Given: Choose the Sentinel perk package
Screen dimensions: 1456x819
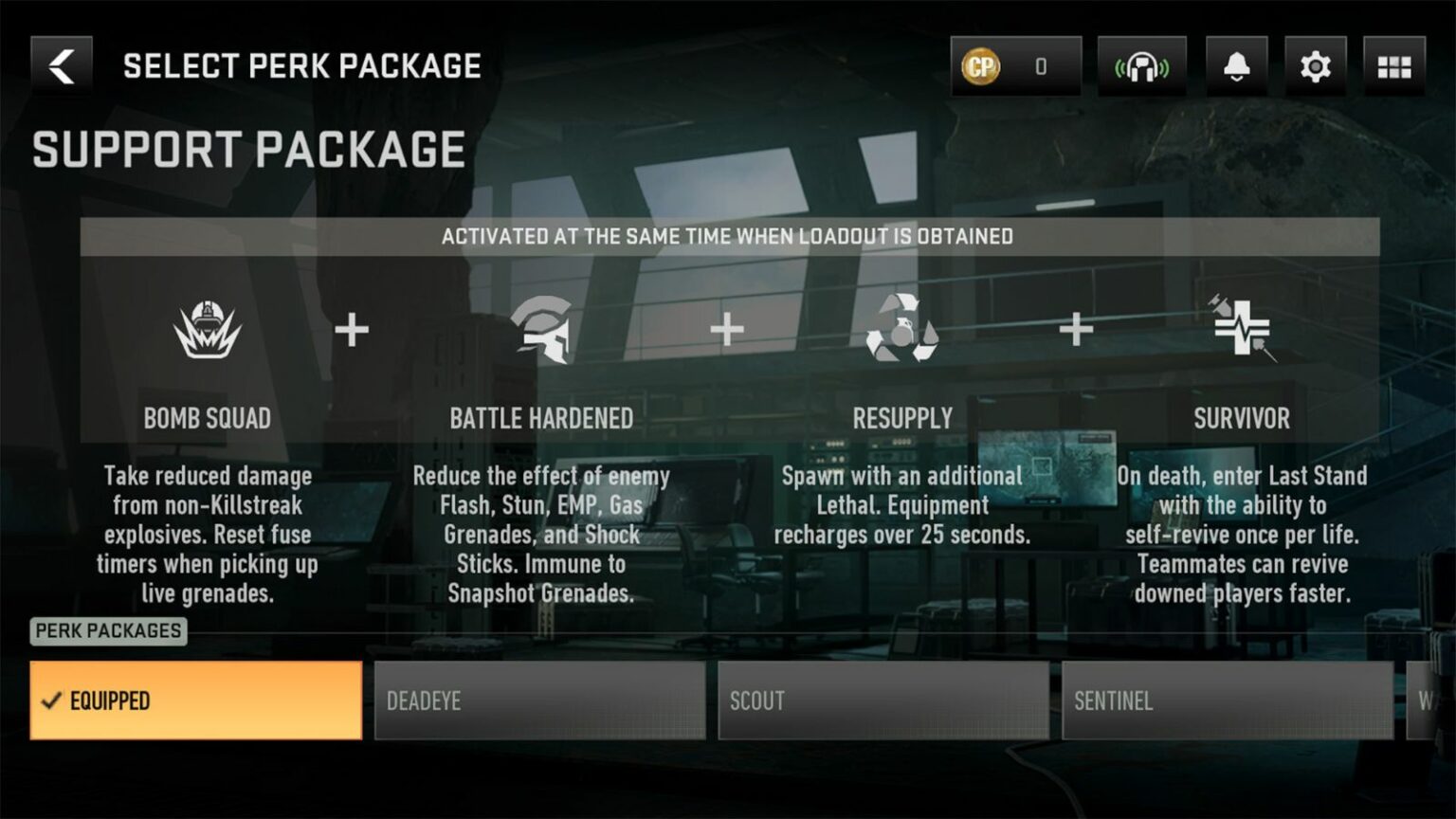Looking at the screenshot, I should (1228, 701).
